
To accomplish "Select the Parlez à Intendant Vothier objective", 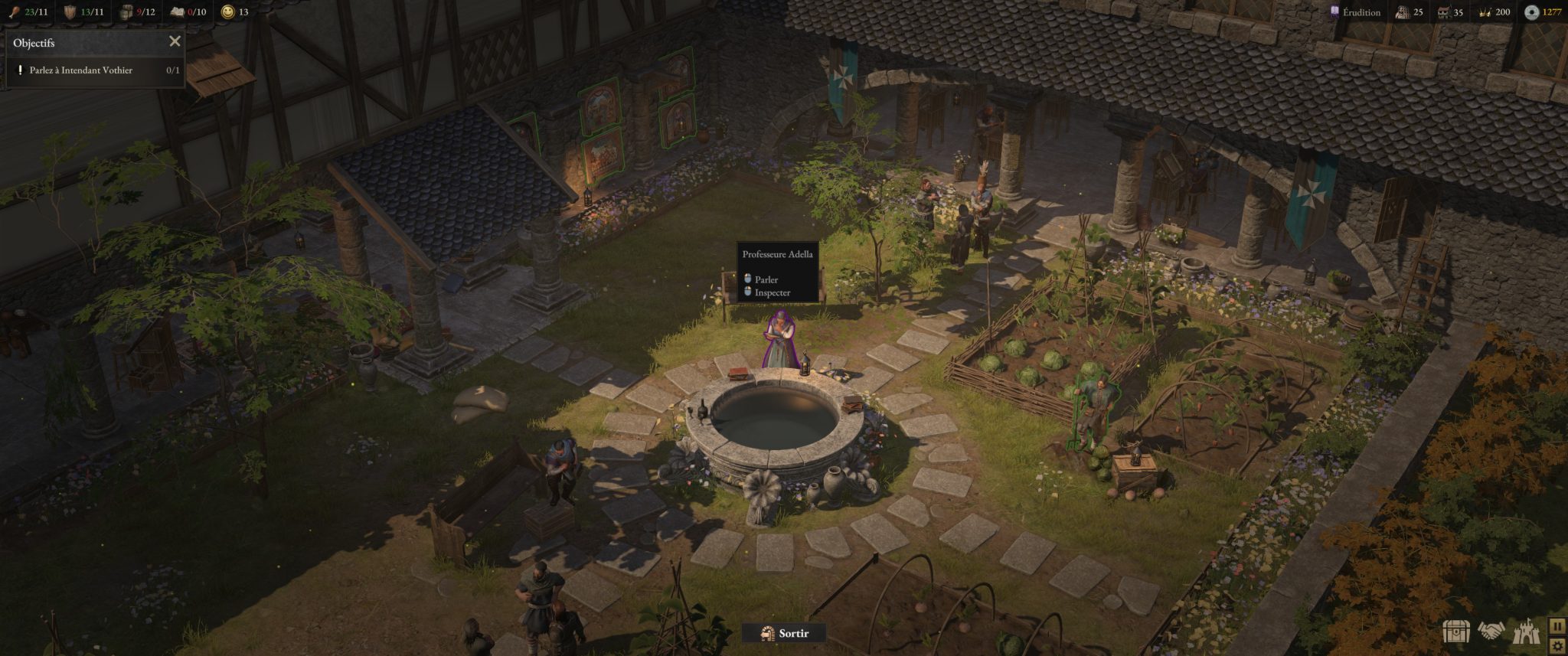I will [x=80, y=70].
